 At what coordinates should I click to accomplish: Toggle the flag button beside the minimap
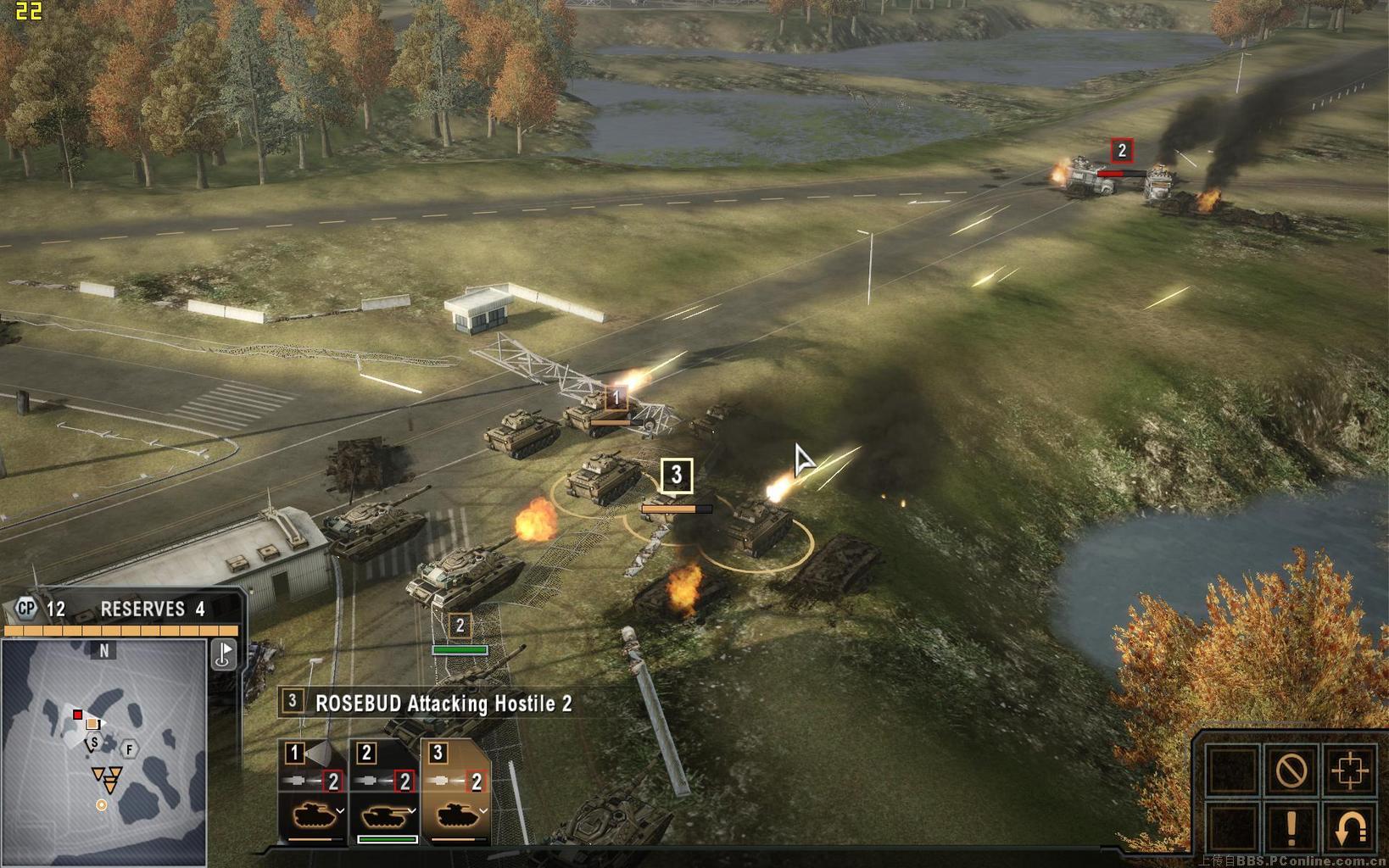(x=224, y=654)
